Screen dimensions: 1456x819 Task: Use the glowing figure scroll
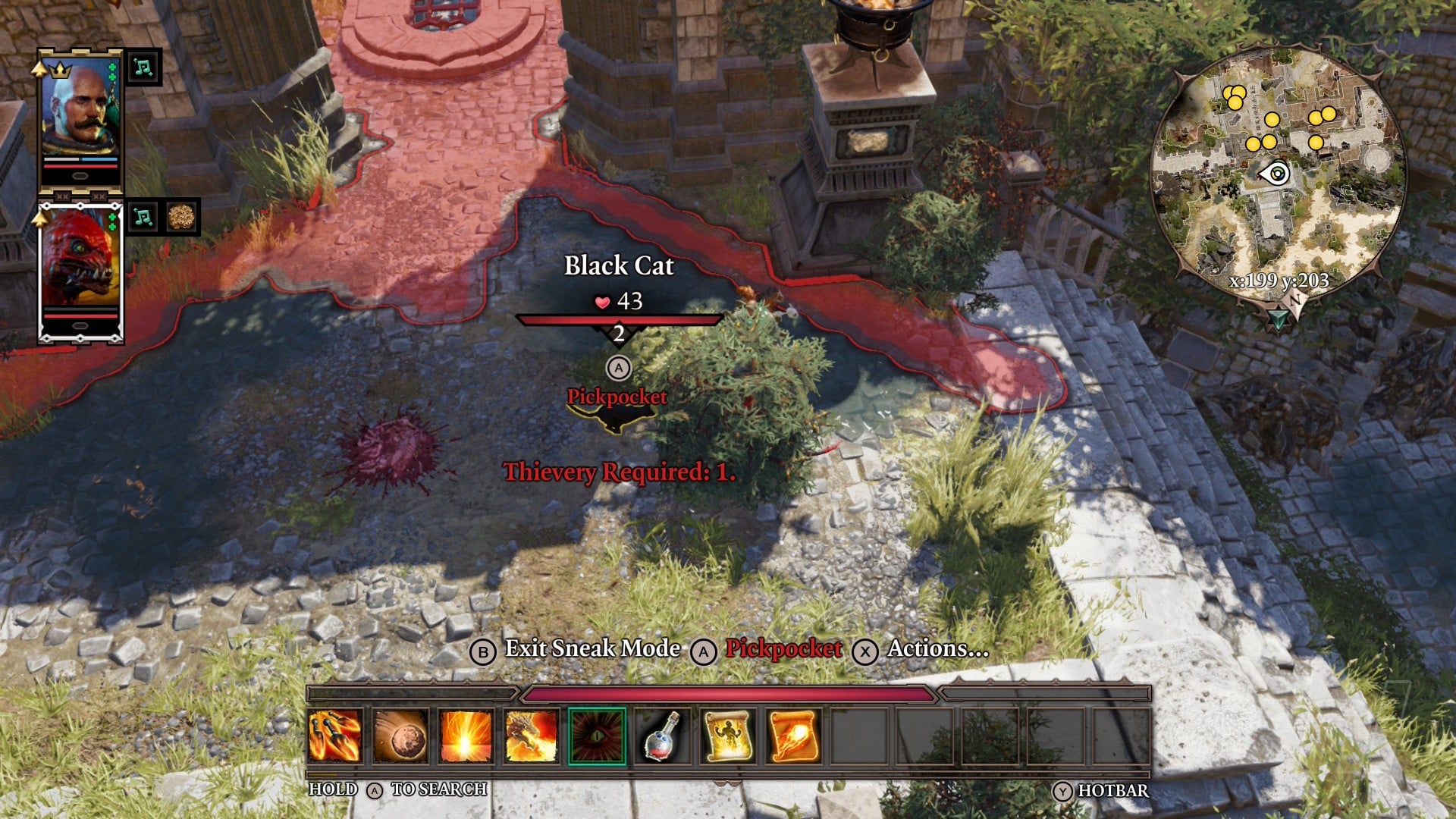(728, 736)
